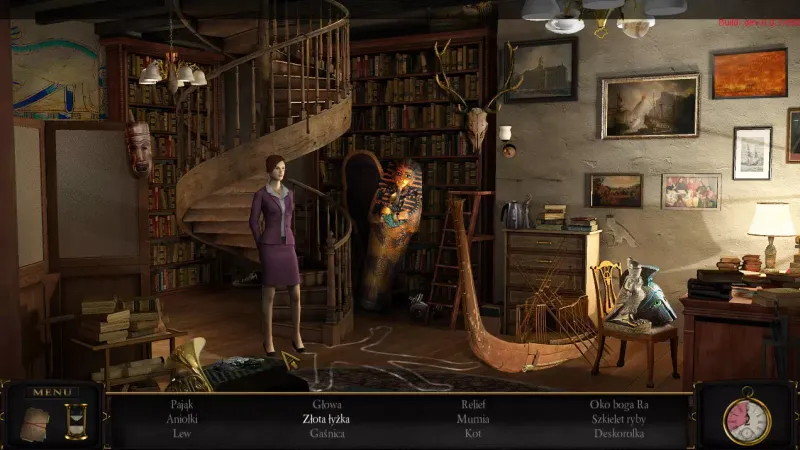Viewport: 800px width, 450px height.
Task: Choose 'Aniołki' from the object list
Action: point(181,419)
